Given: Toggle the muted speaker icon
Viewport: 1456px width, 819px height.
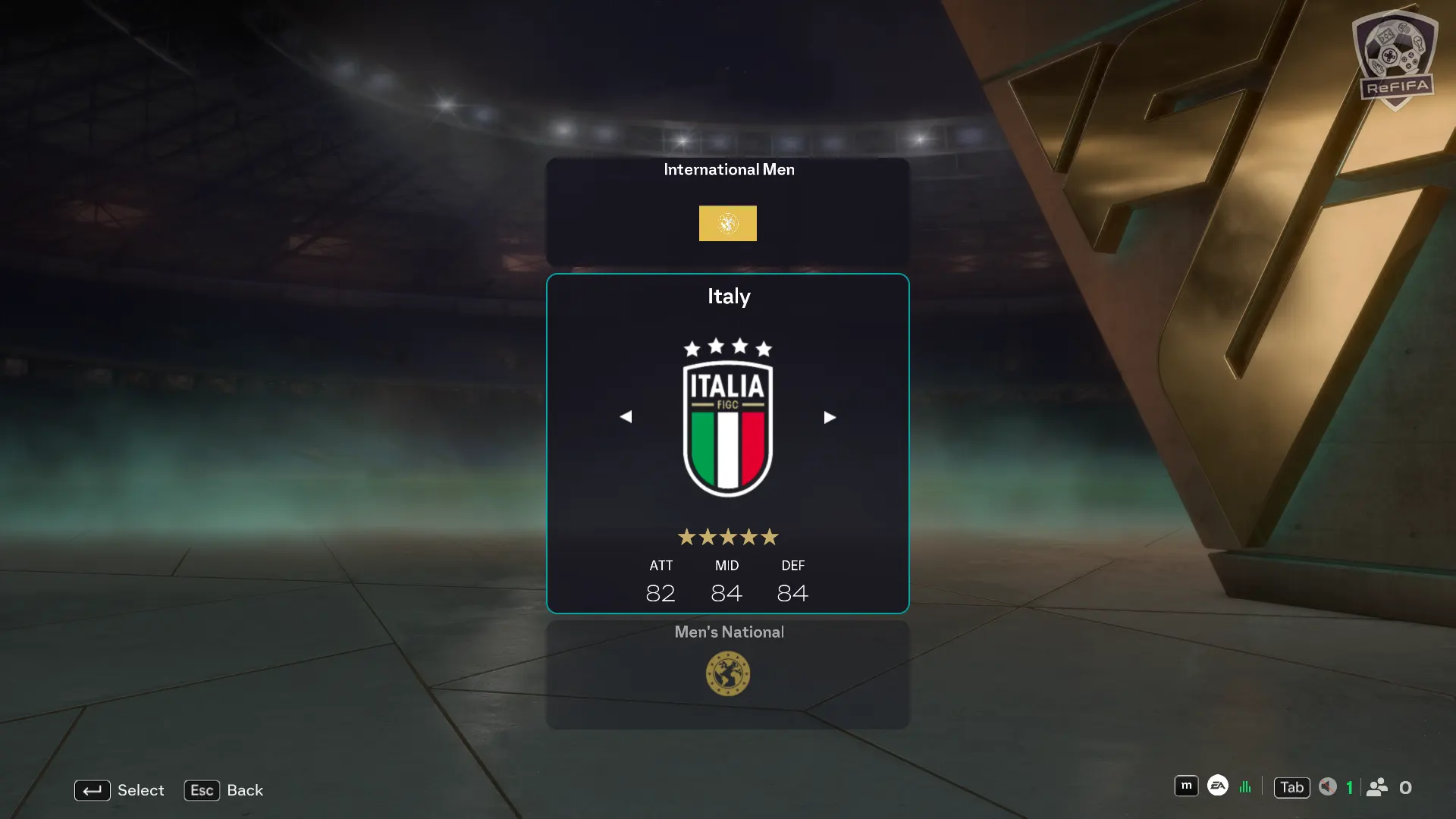Looking at the screenshot, I should coord(1327,787).
